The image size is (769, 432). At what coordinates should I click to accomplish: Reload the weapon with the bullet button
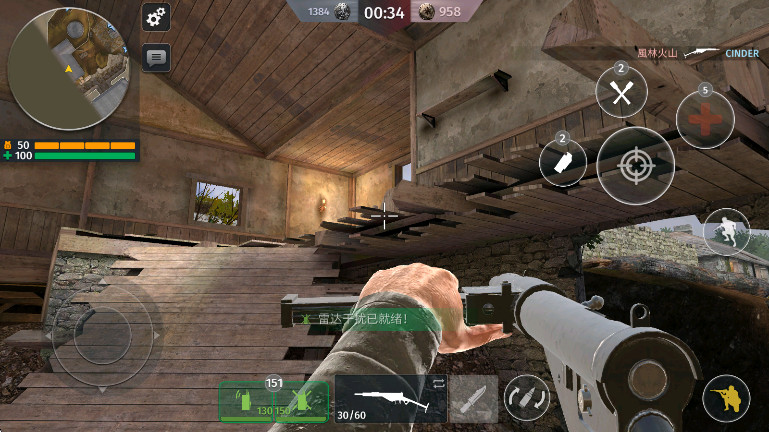526,397
